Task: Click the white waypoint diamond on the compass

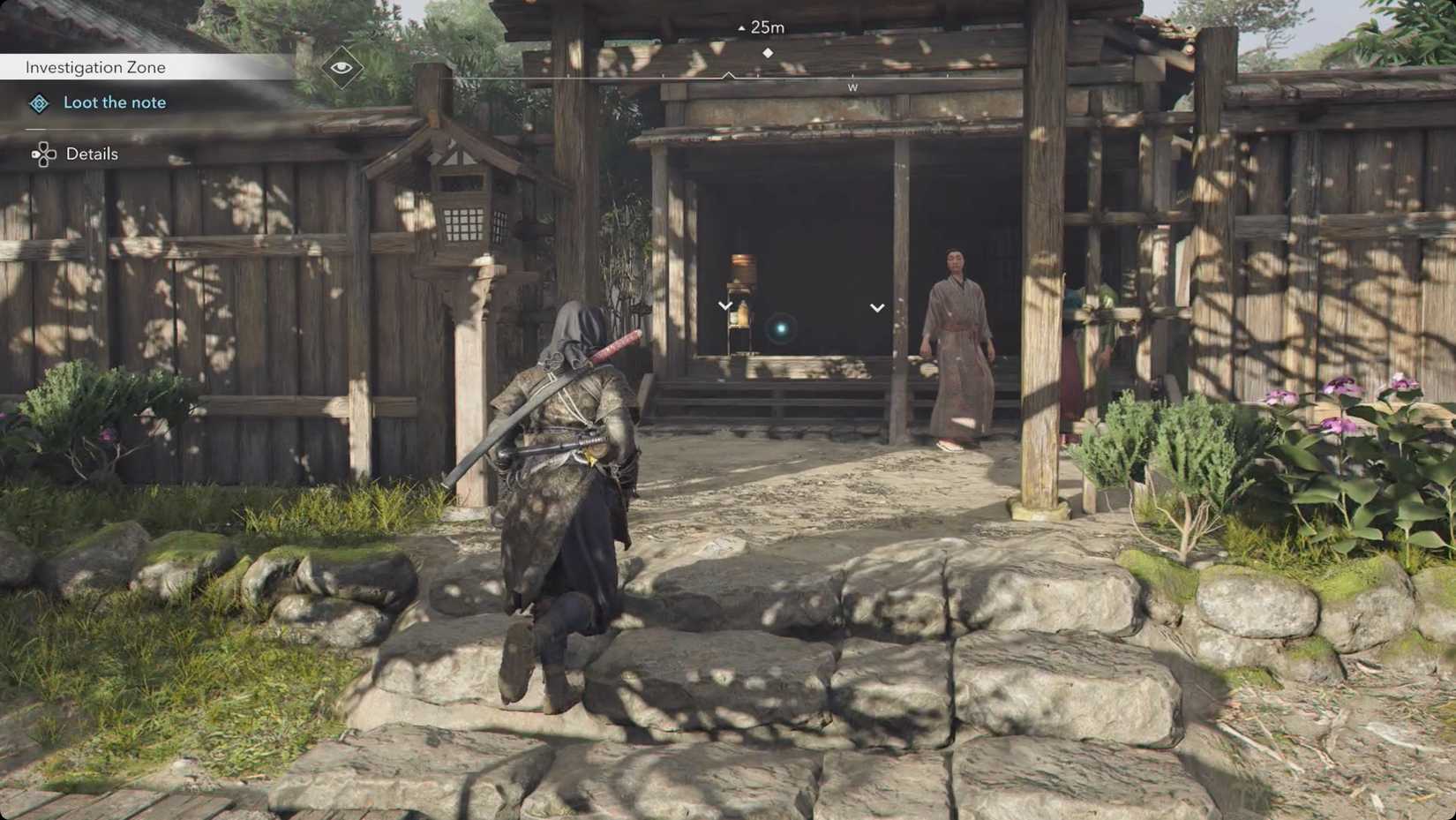Action: (769, 51)
